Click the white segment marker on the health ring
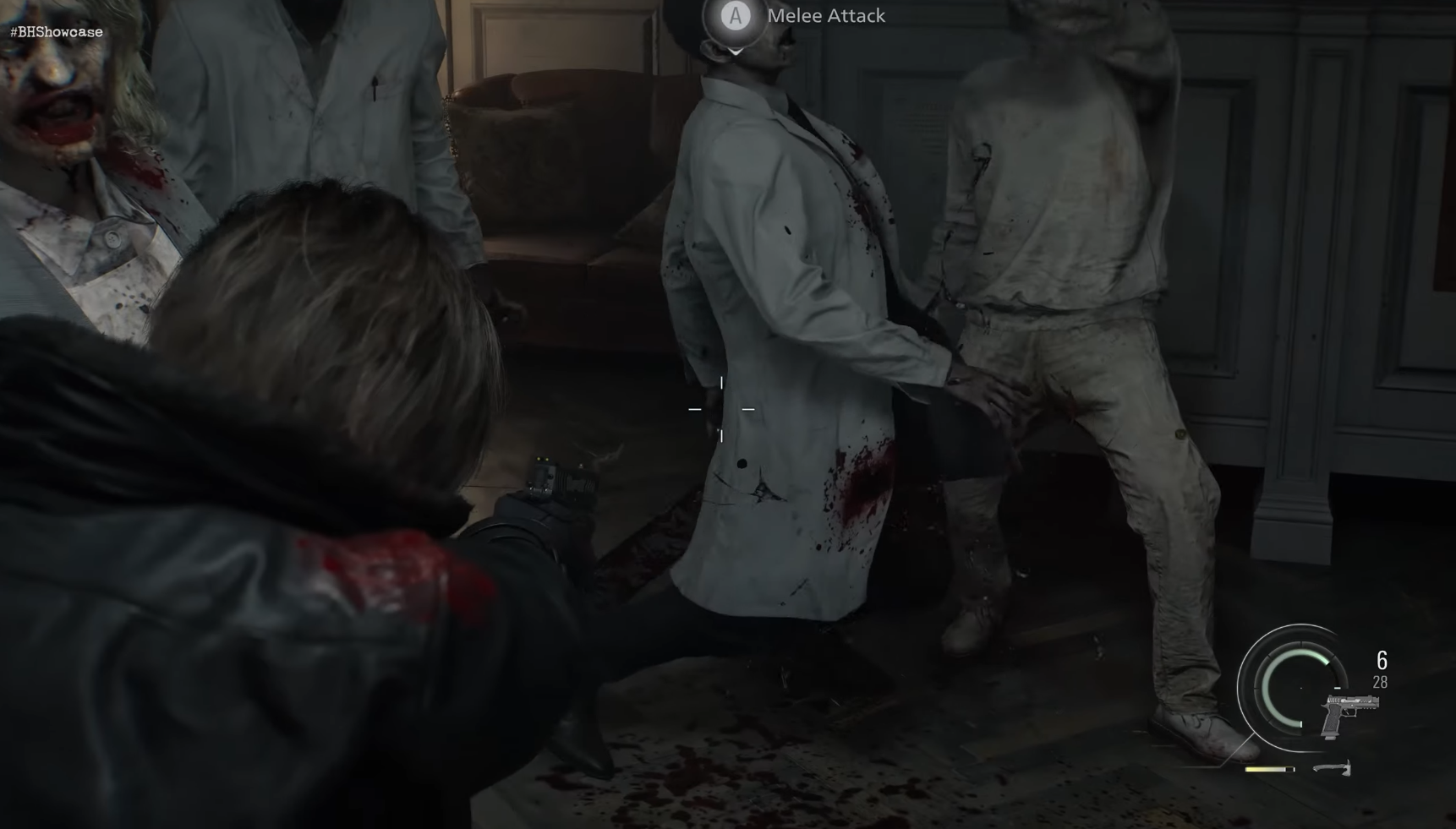The height and width of the screenshot is (829, 1456). click(1300, 723)
